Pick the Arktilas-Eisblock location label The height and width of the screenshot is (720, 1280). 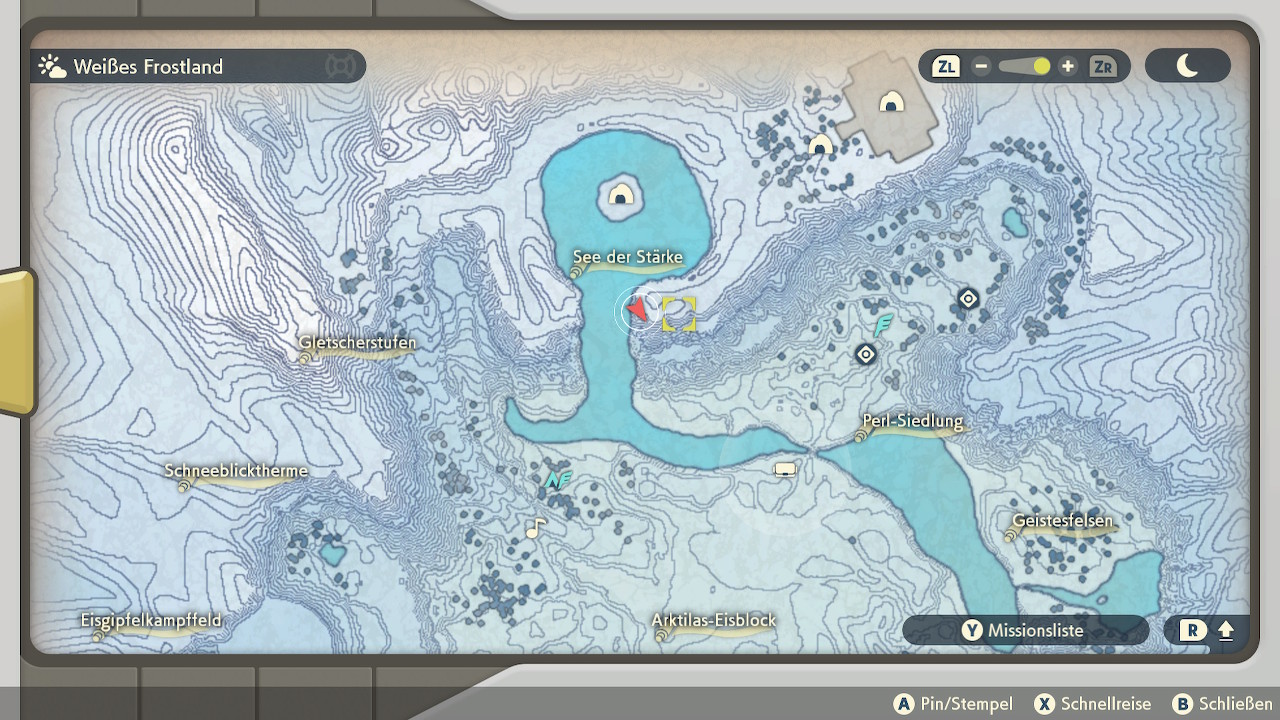coord(713,621)
